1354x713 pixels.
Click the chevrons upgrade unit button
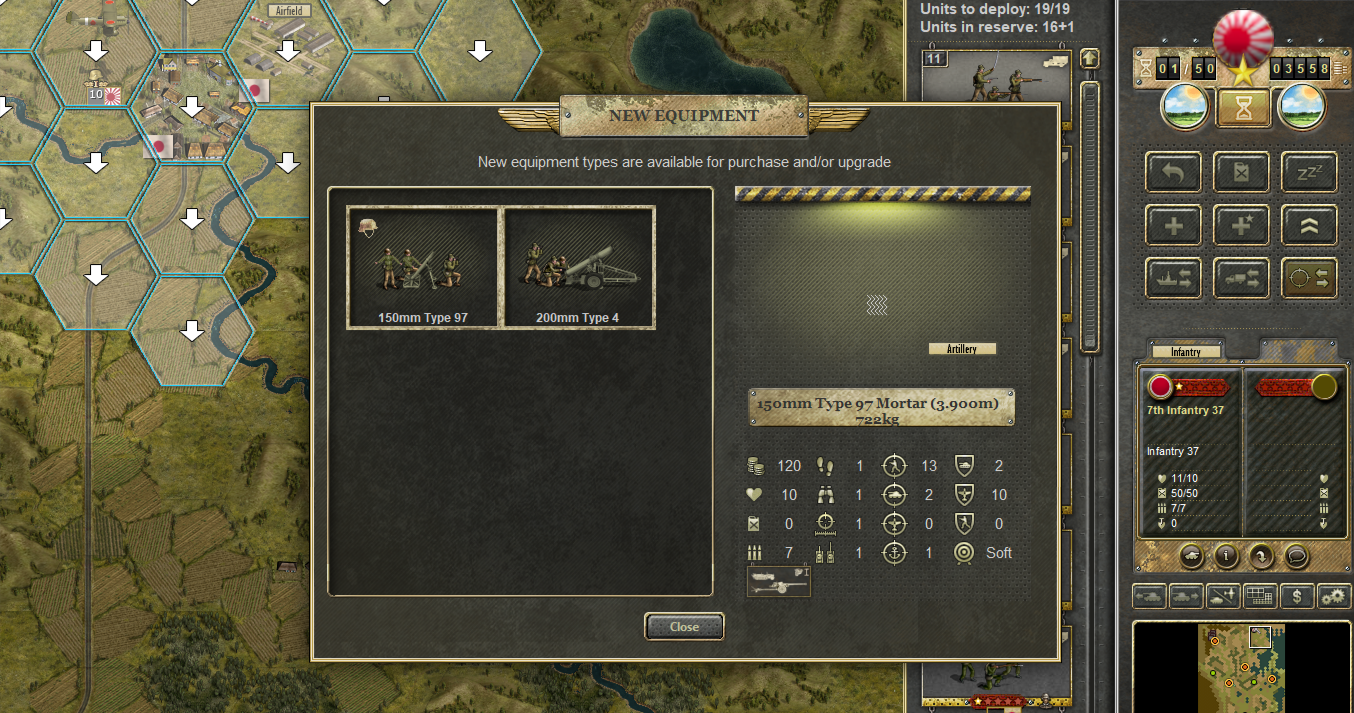point(1309,225)
